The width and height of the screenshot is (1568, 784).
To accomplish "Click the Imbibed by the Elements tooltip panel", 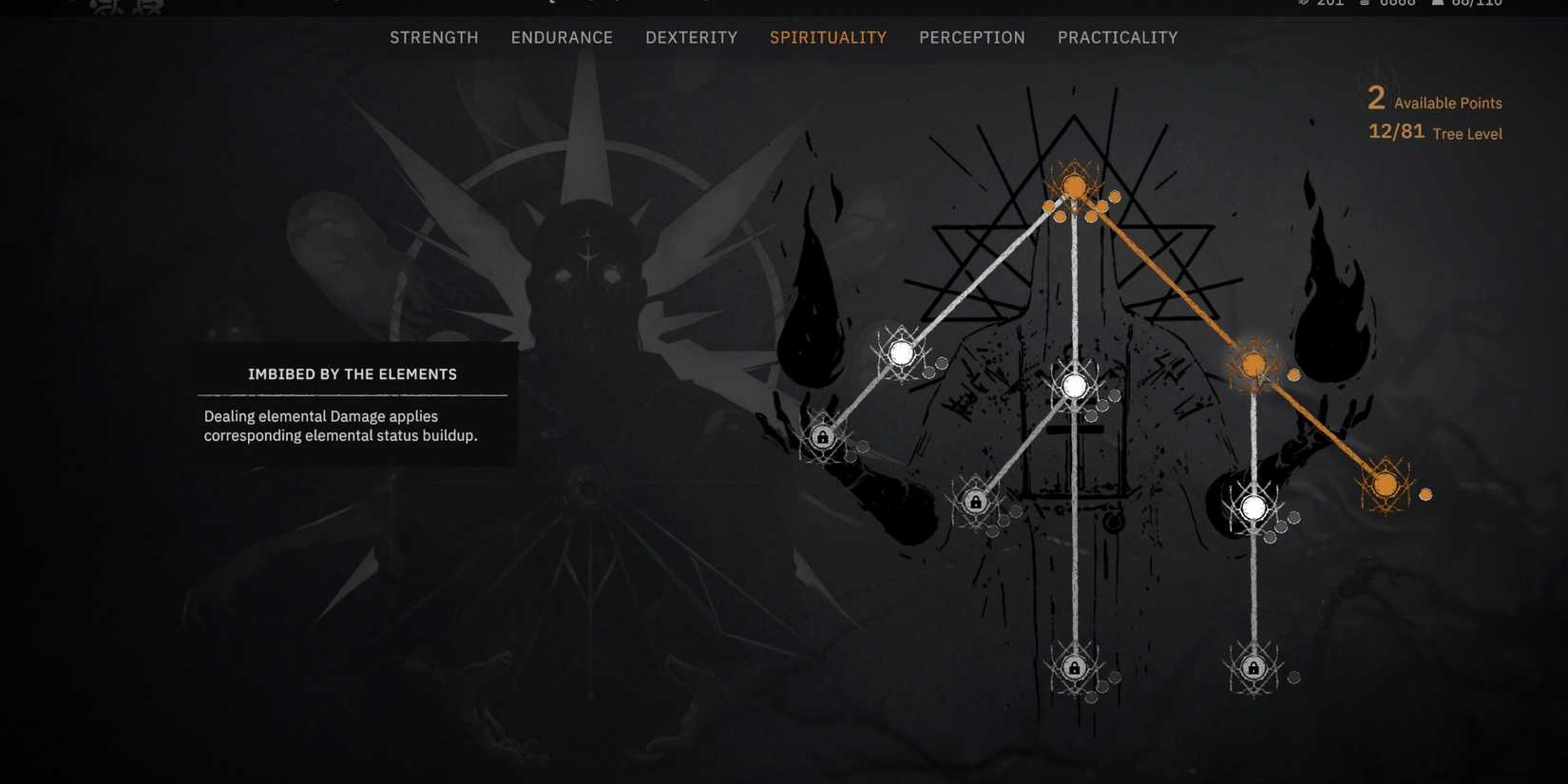I will [353, 404].
